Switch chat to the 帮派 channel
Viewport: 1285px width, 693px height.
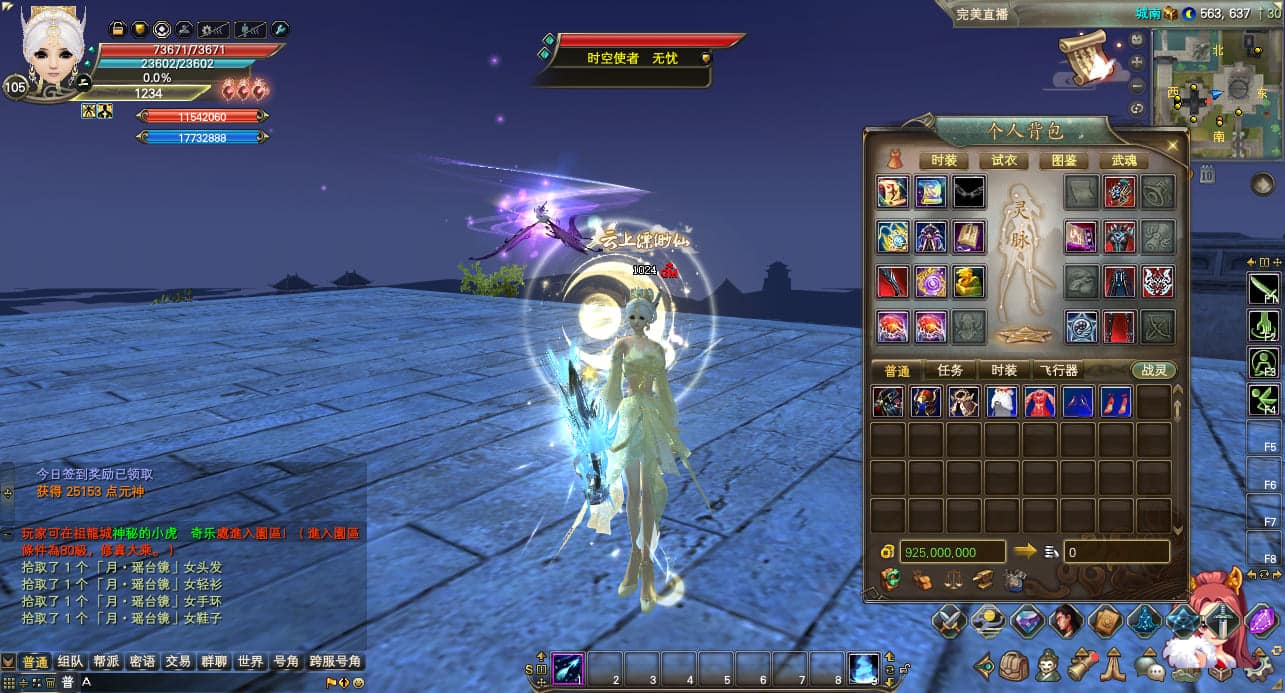pyautogui.click(x=106, y=662)
